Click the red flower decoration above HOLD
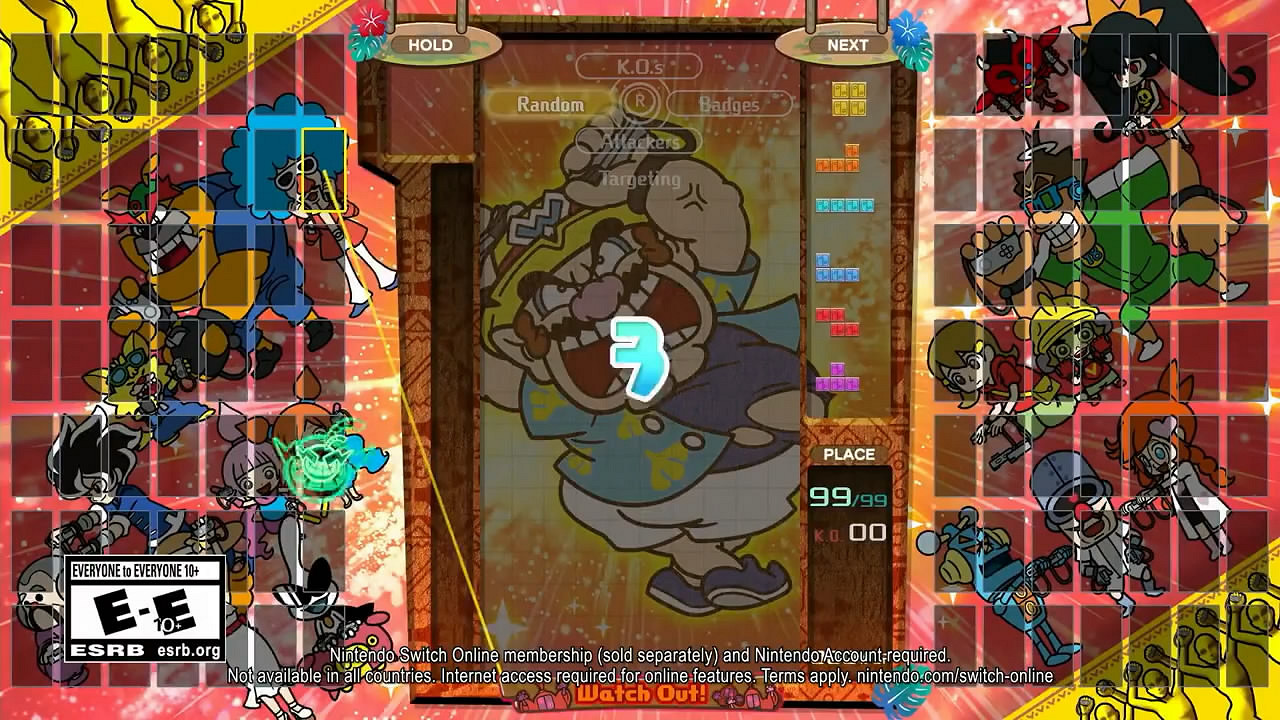 371,22
